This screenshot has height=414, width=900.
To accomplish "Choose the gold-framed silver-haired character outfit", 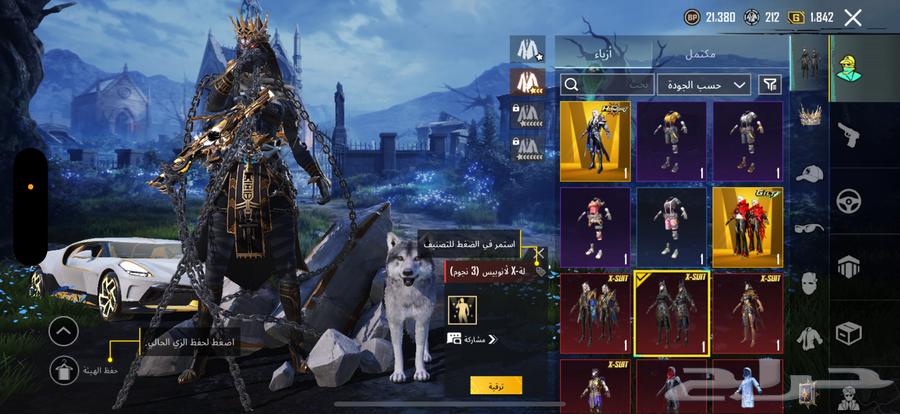I will 595,140.
